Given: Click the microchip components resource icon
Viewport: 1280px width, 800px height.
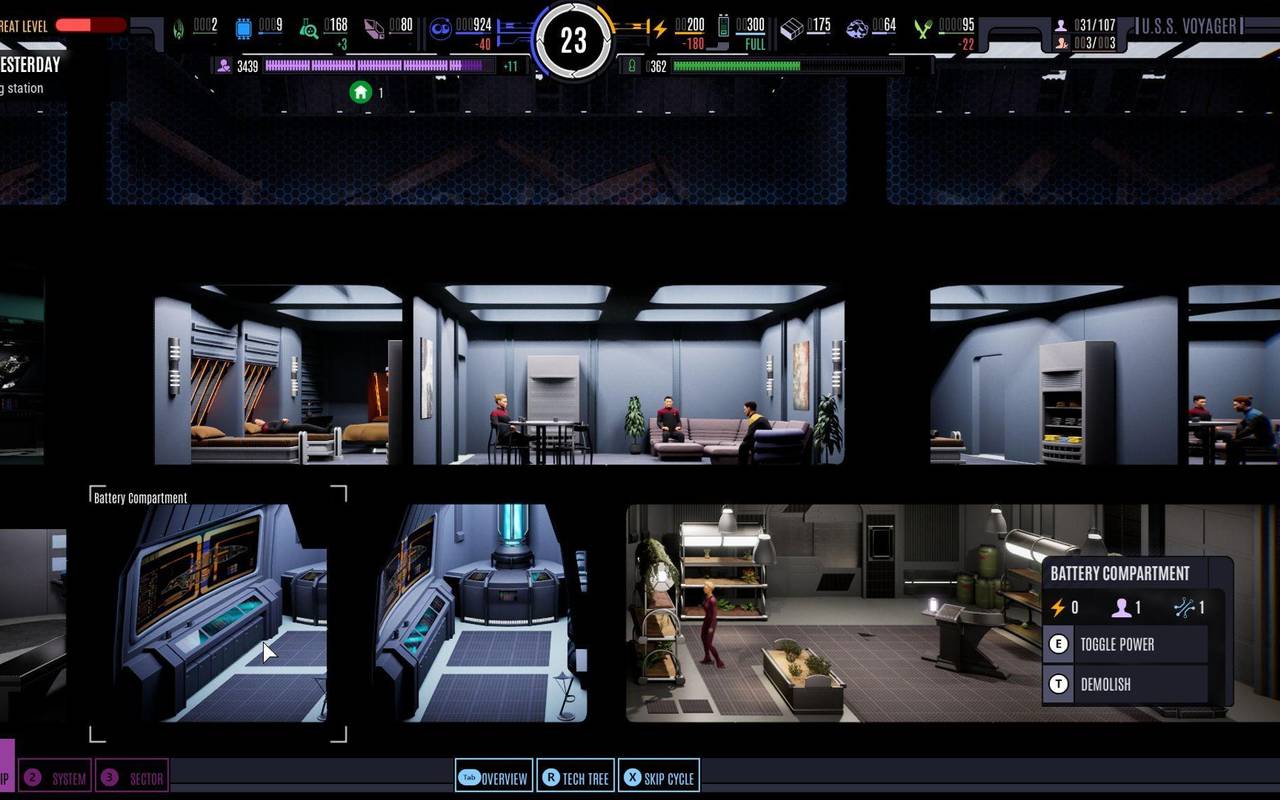Looking at the screenshot, I should (245, 26).
